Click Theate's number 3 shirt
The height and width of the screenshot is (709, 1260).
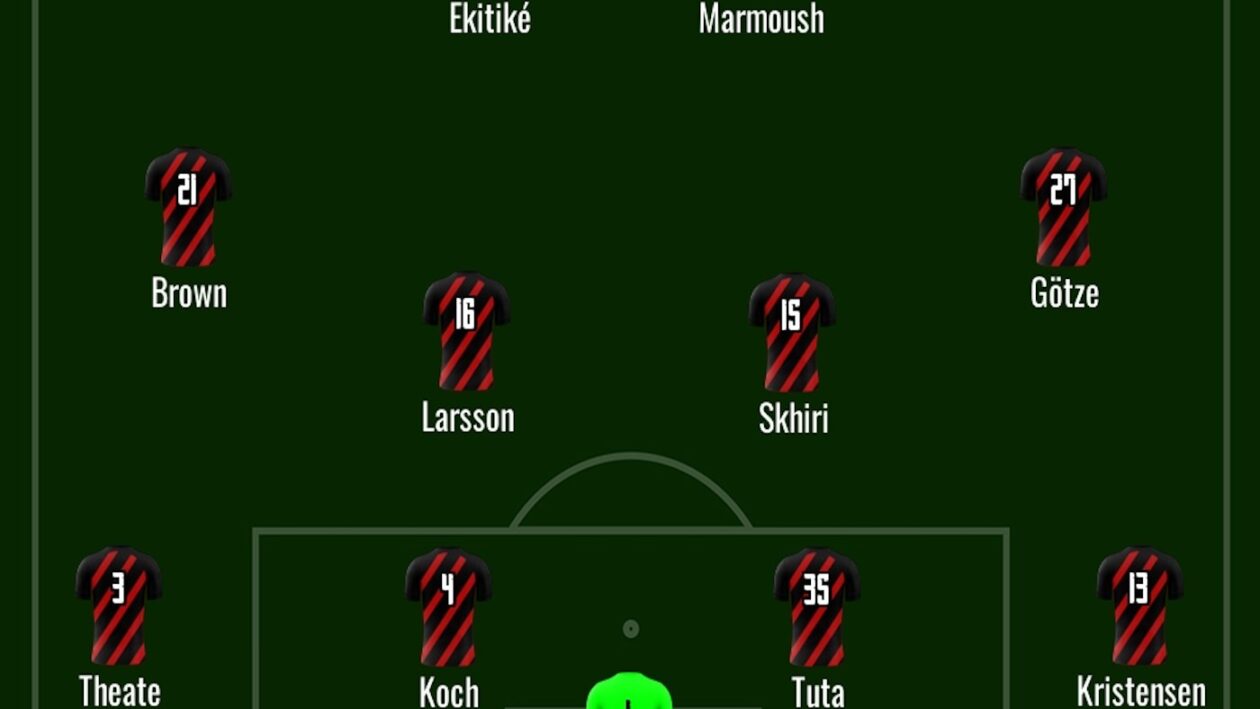point(118,605)
